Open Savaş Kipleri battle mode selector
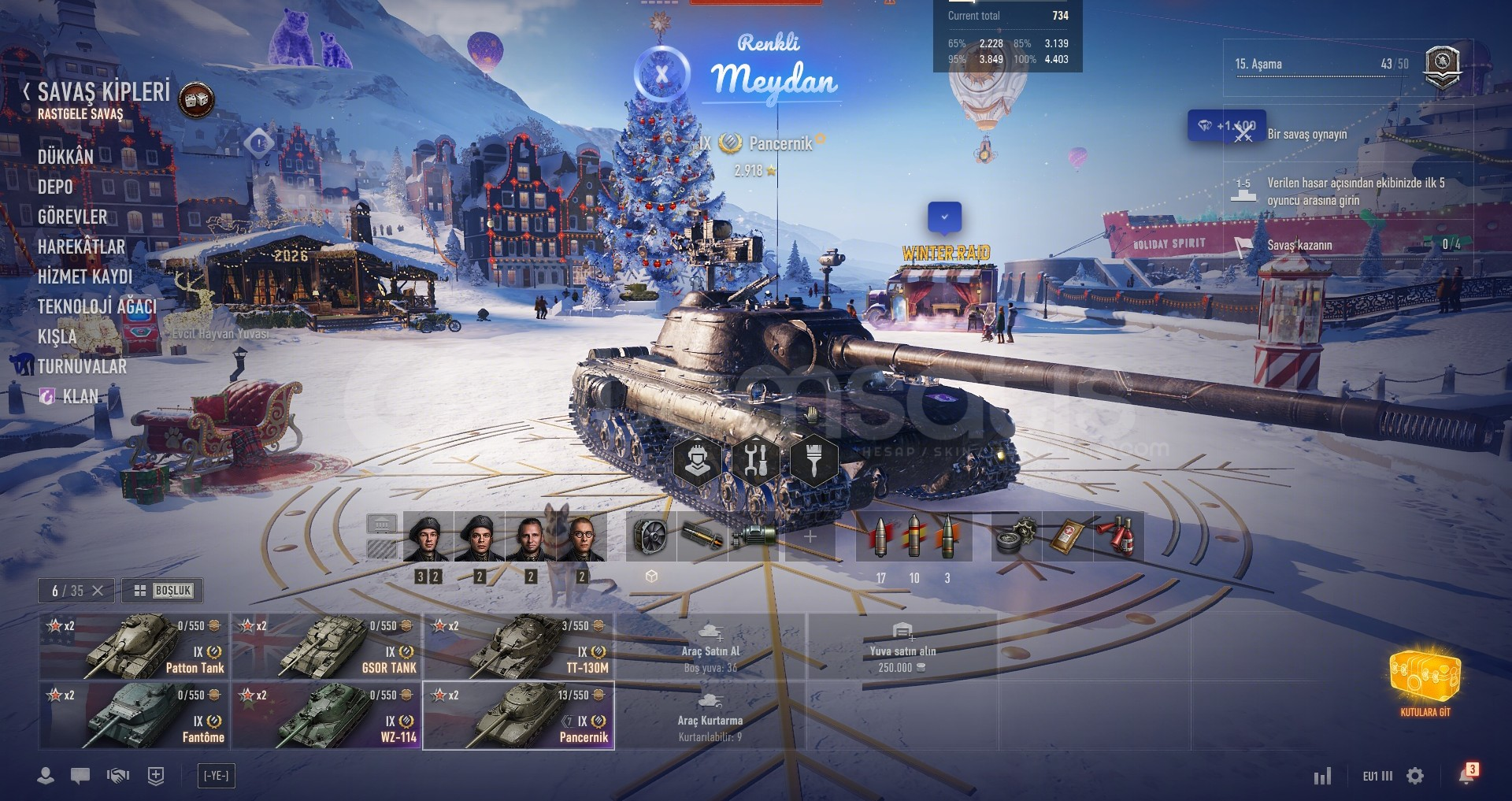This screenshot has height=801, width=1512. click(104, 92)
